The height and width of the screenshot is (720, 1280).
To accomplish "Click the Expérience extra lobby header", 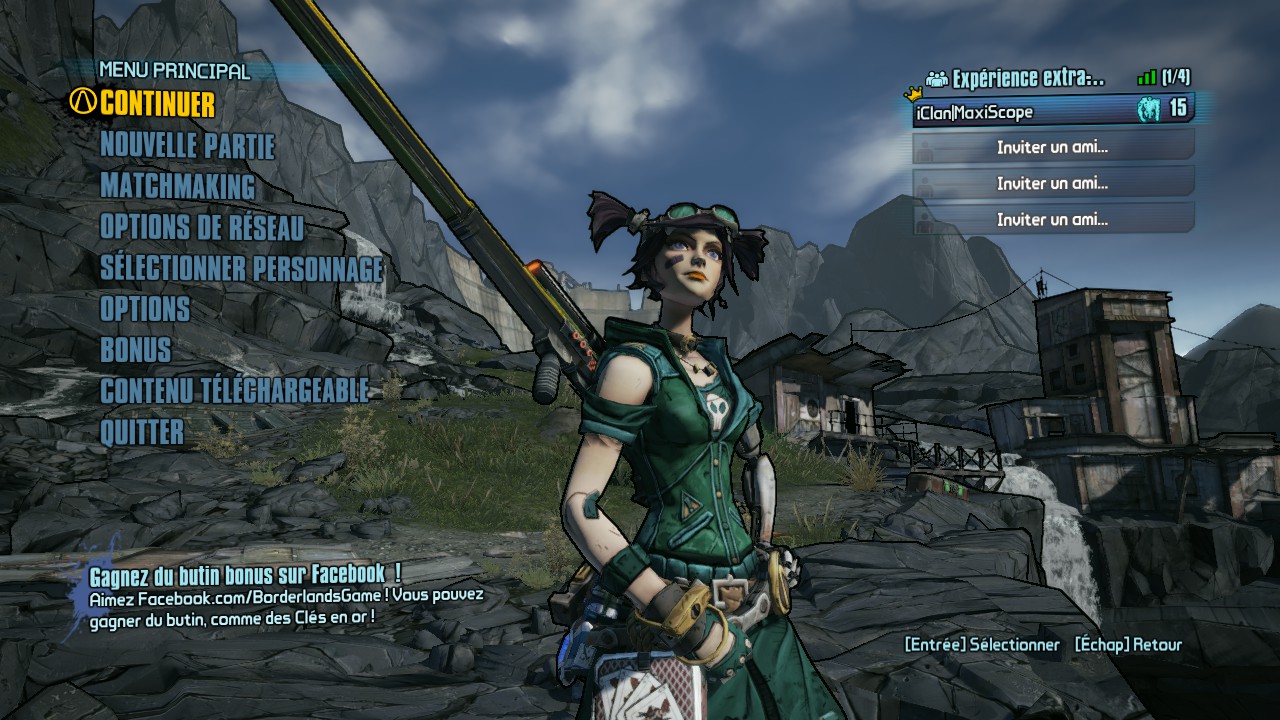I will (1027, 78).
